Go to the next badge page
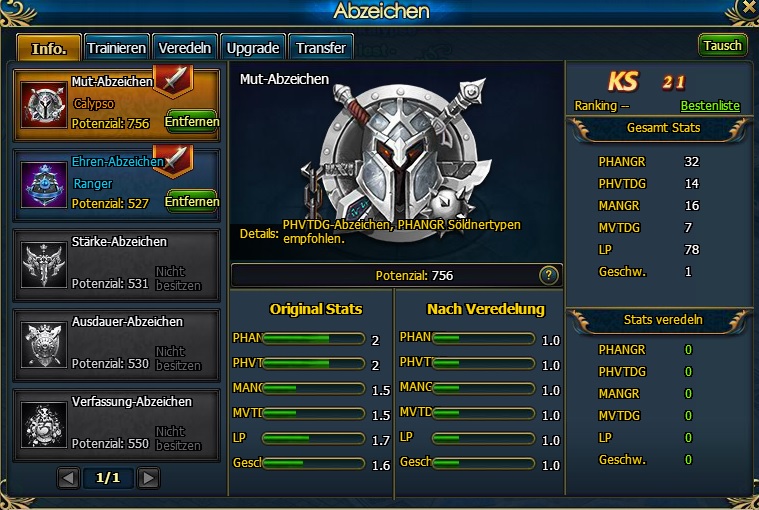The width and height of the screenshot is (759, 510). click(148, 478)
